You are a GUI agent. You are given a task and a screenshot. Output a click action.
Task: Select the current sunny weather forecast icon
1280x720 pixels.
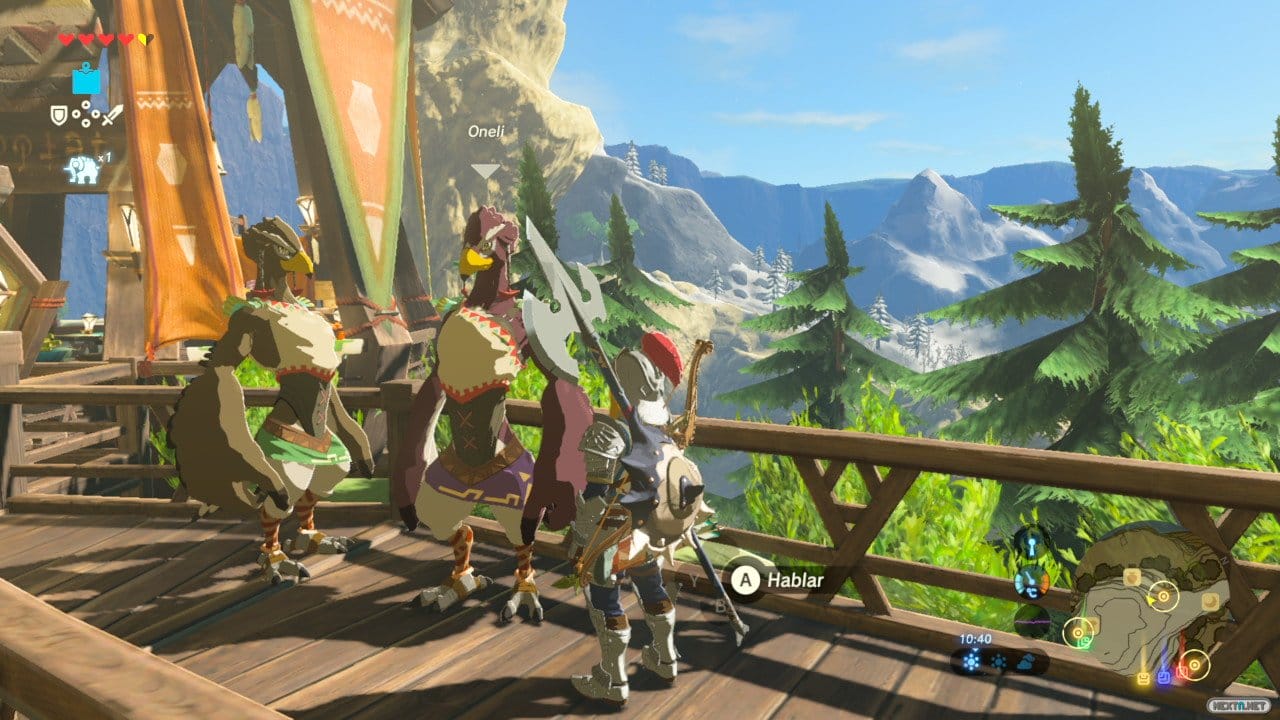click(972, 661)
